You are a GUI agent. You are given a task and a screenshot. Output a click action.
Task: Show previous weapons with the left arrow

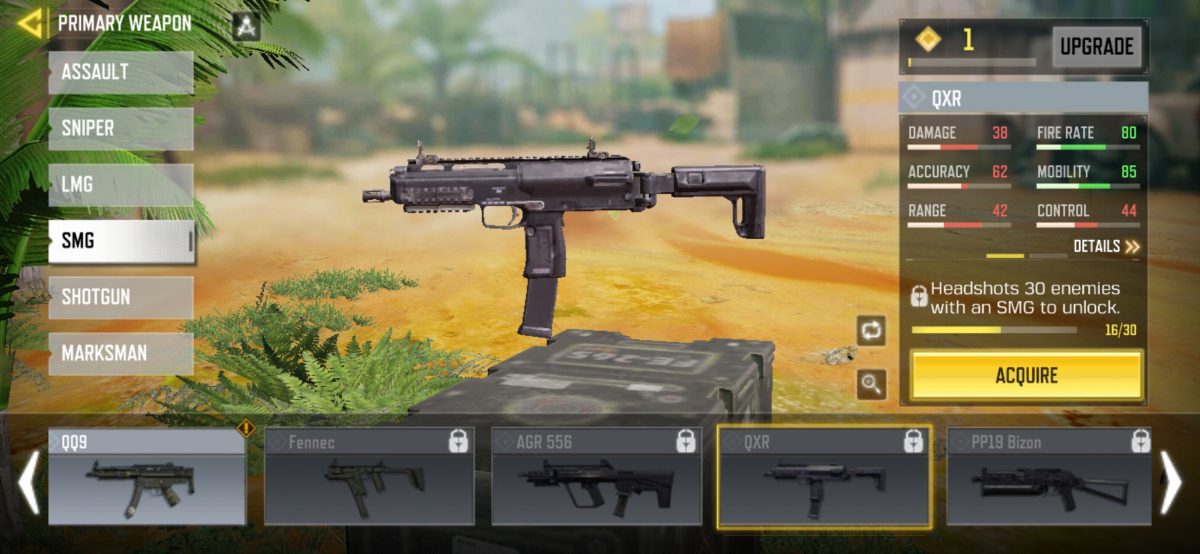[x=28, y=482]
